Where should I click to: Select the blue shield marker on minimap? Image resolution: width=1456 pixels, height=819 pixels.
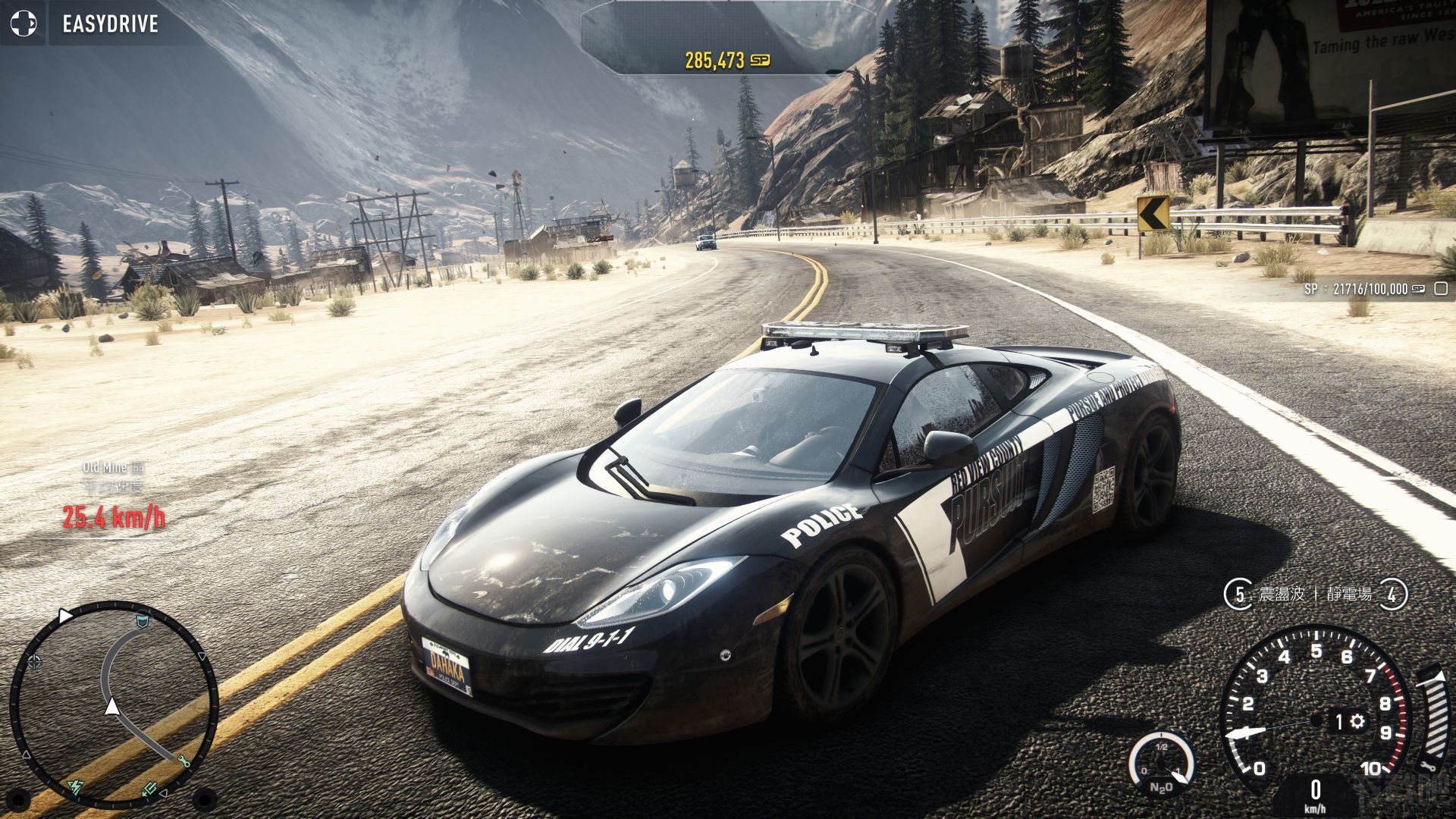click(141, 622)
